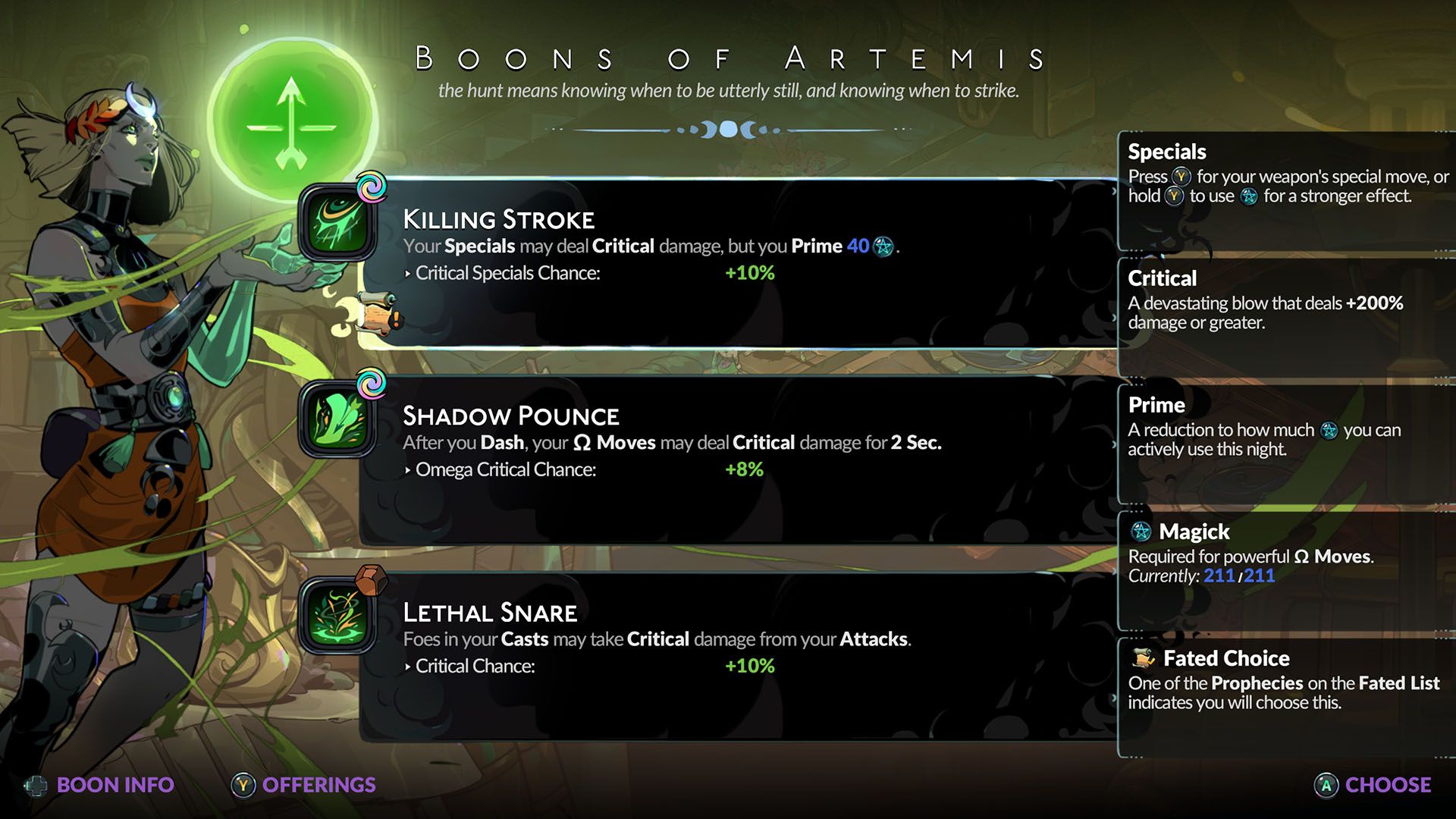Click the Shadow Pounce boon icon
The height and width of the screenshot is (819, 1456).
(x=337, y=419)
